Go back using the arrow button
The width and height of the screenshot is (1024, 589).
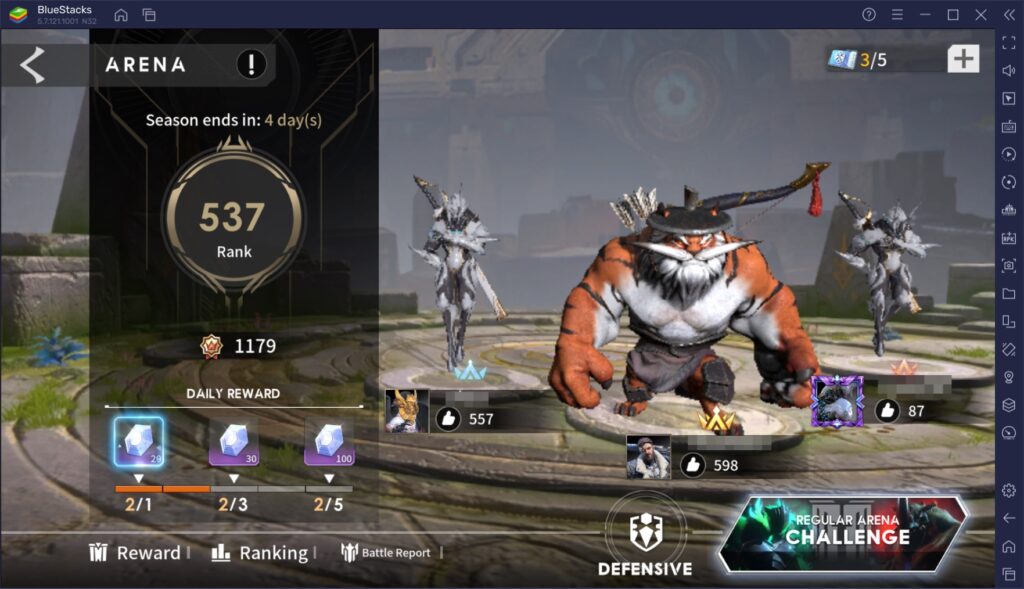(33, 65)
